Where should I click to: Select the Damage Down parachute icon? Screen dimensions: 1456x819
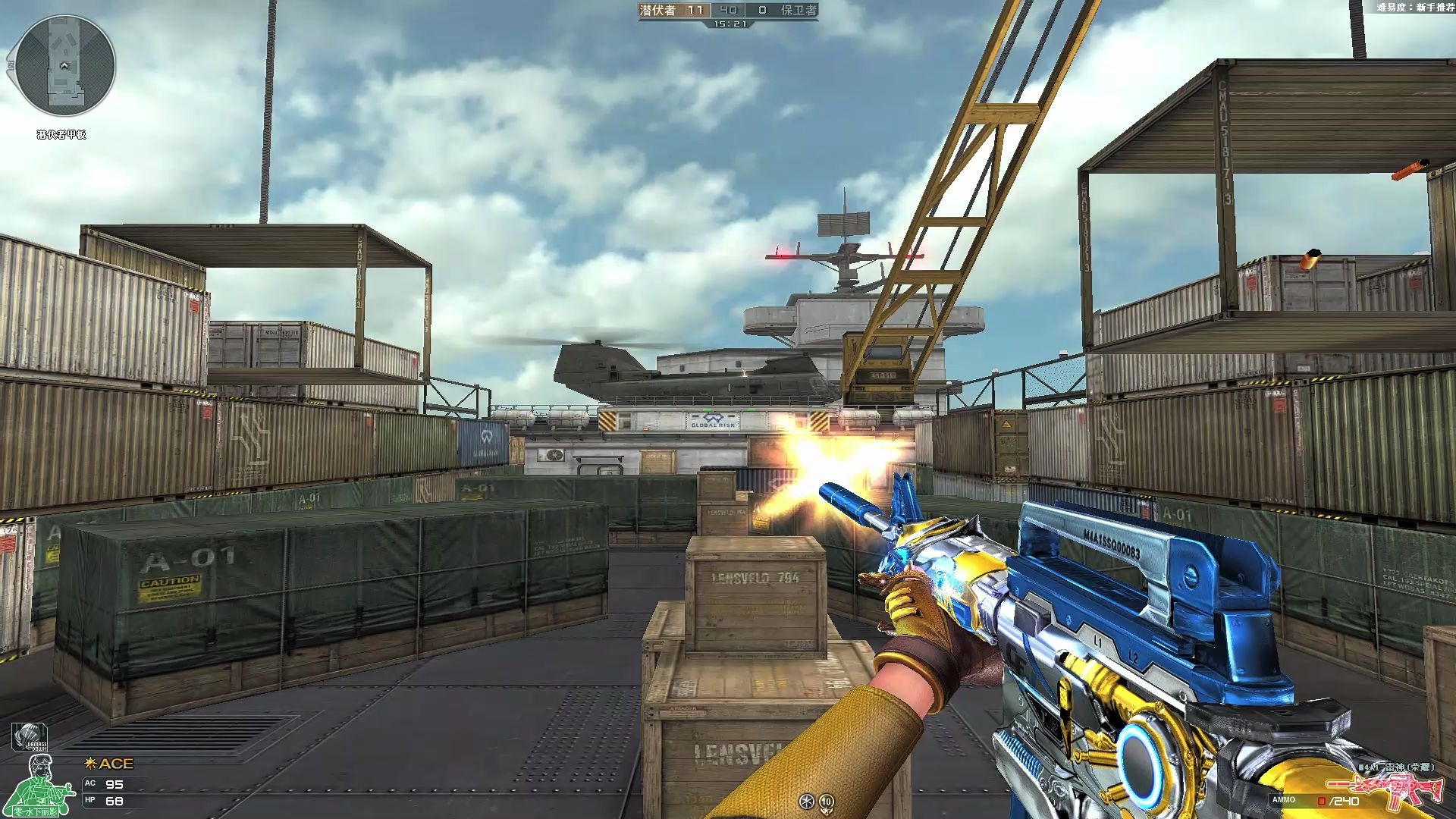tap(30, 738)
